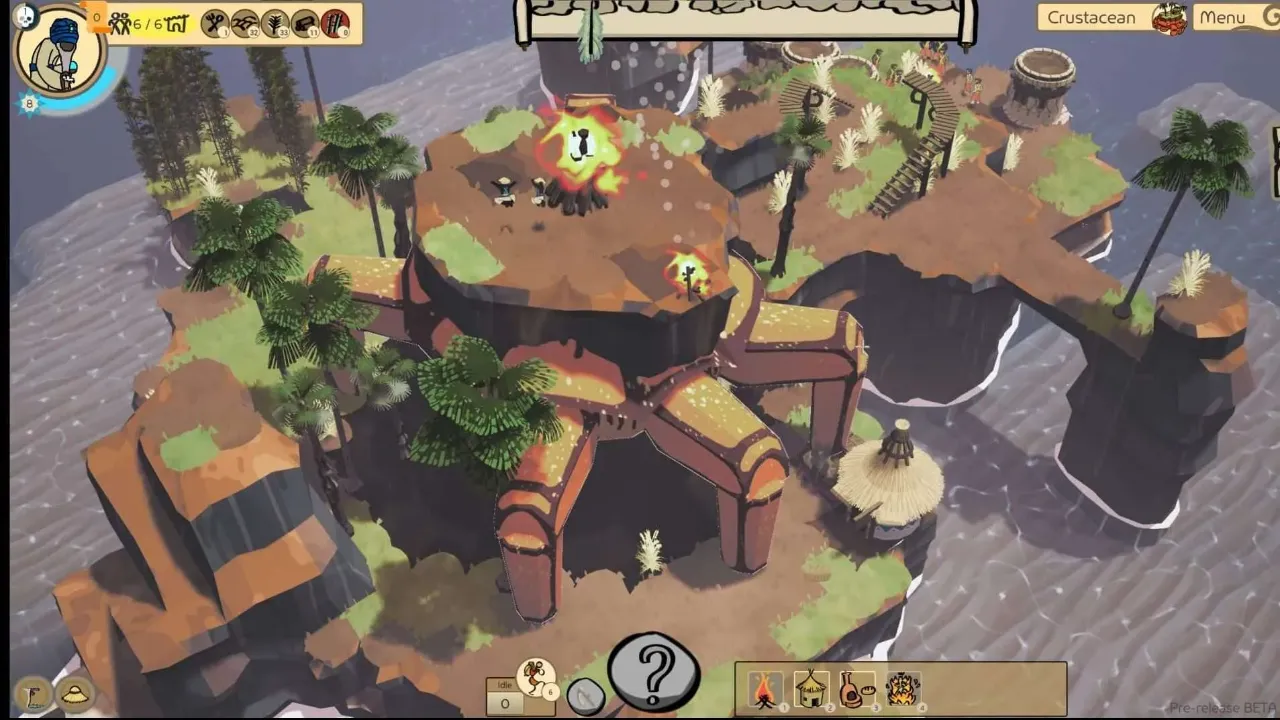Image resolution: width=1280 pixels, height=720 pixels.
Task: Choose the blazing bonfire build option
Action: pyautogui.click(x=903, y=688)
